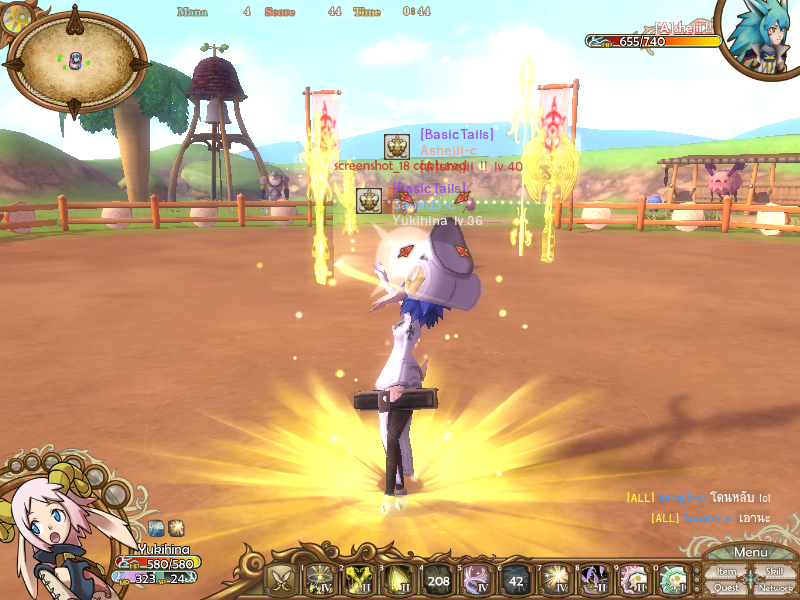Trigger the slot 4 skill showing 208 cooldown
Screen dimensions: 800x600
tap(438, 579)
